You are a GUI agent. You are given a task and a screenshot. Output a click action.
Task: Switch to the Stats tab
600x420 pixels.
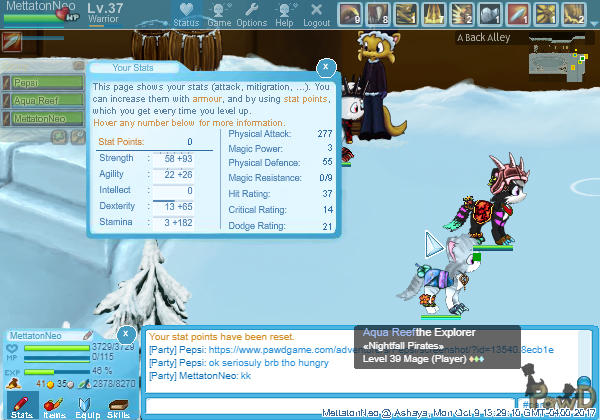[x=22, y=403]
